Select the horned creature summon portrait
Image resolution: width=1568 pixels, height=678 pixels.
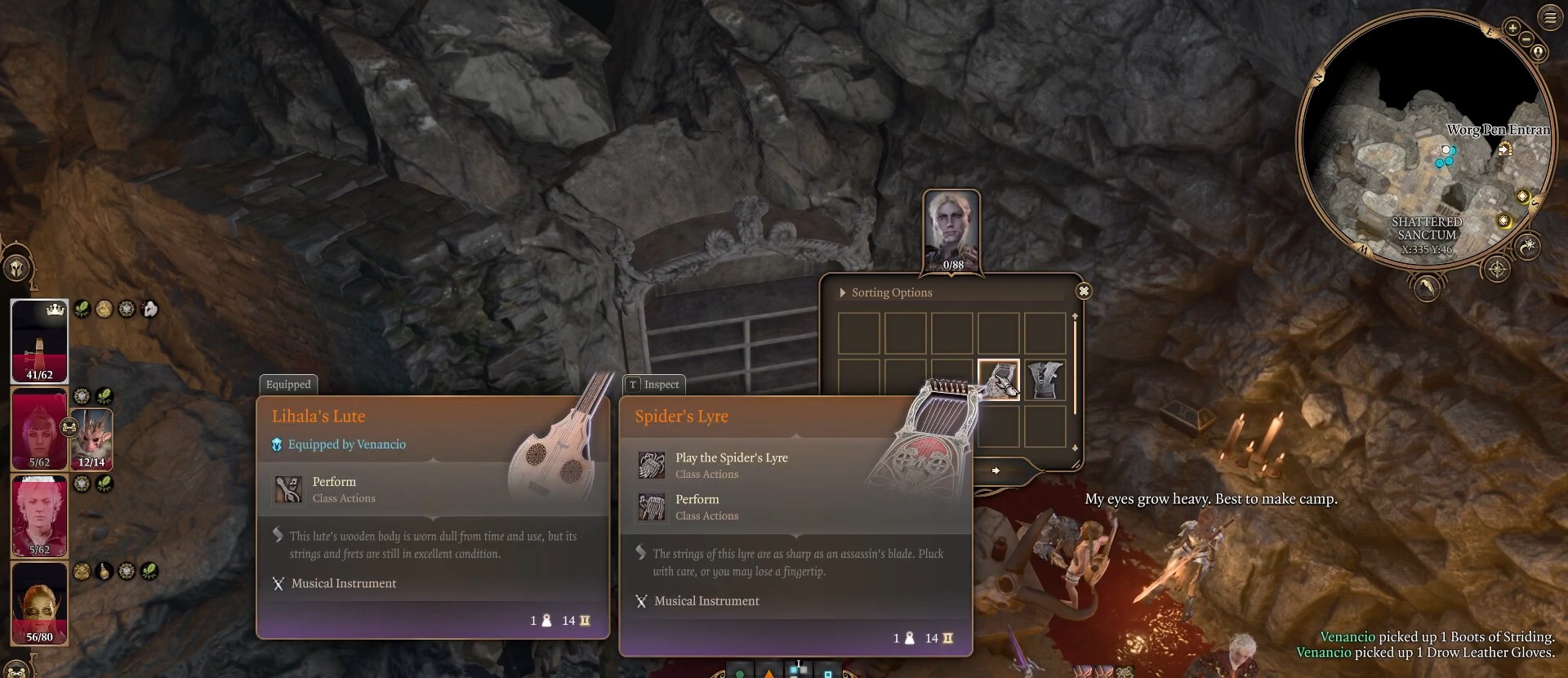[x=92, y=438]
